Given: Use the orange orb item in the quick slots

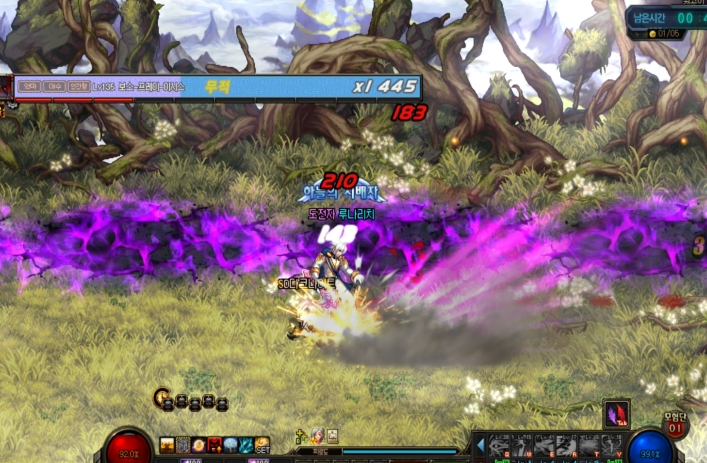Looking at the screenshot, I should [199, 445].
